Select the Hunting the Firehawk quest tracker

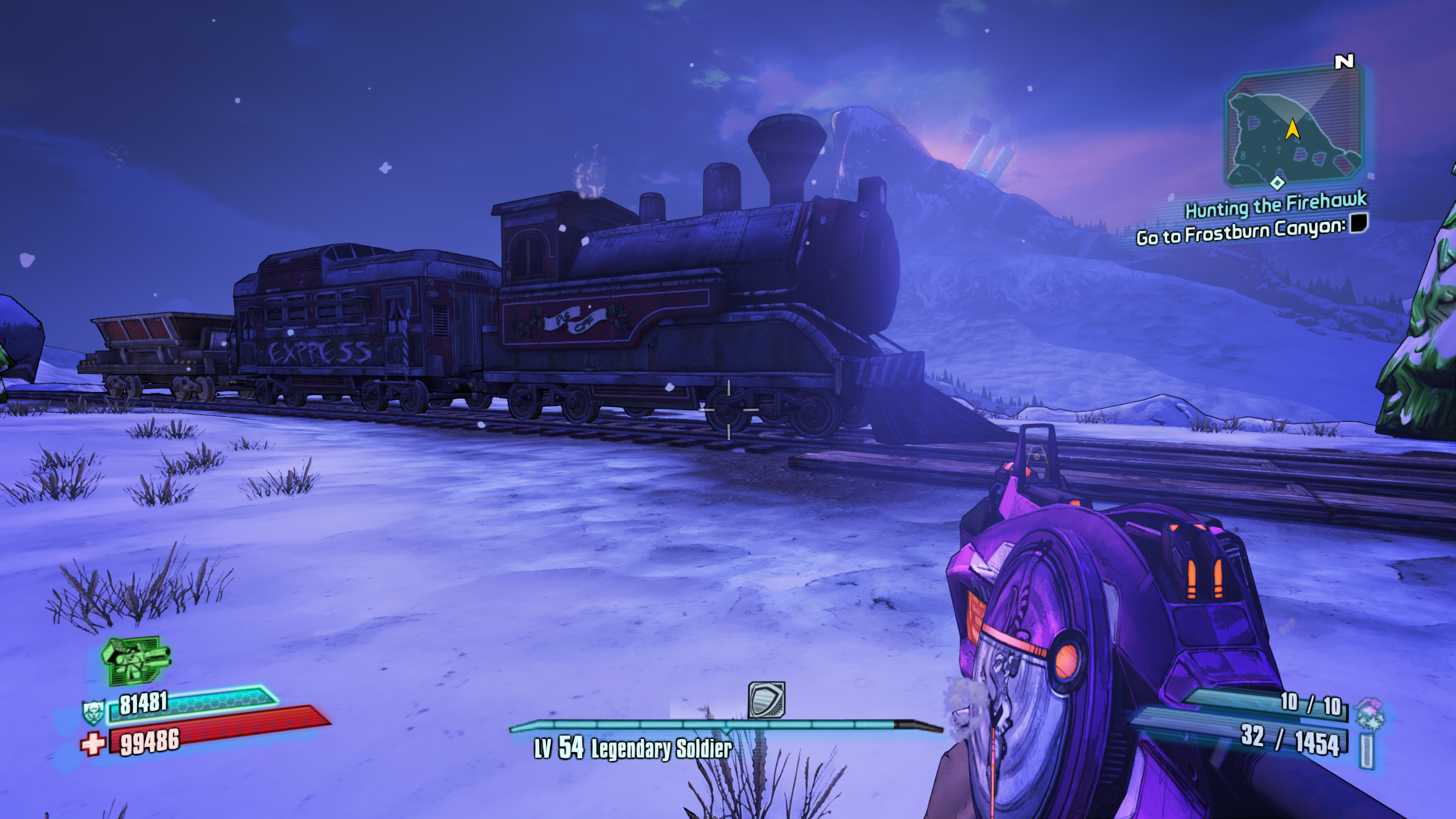(1276, 205)
